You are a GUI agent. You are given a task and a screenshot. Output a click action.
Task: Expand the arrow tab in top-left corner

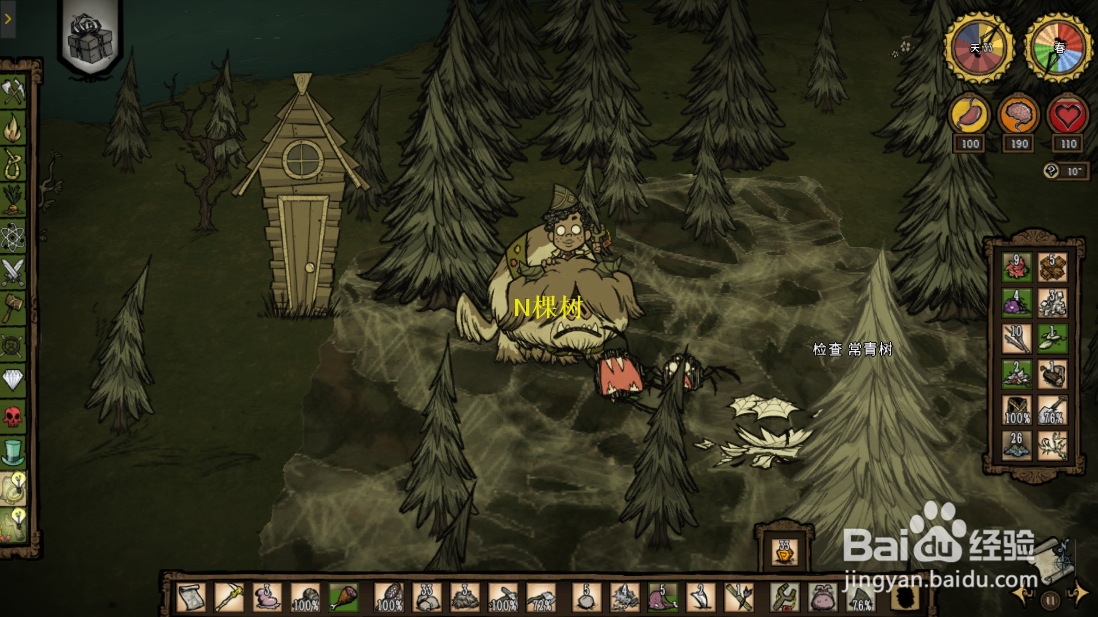point(8,18)
